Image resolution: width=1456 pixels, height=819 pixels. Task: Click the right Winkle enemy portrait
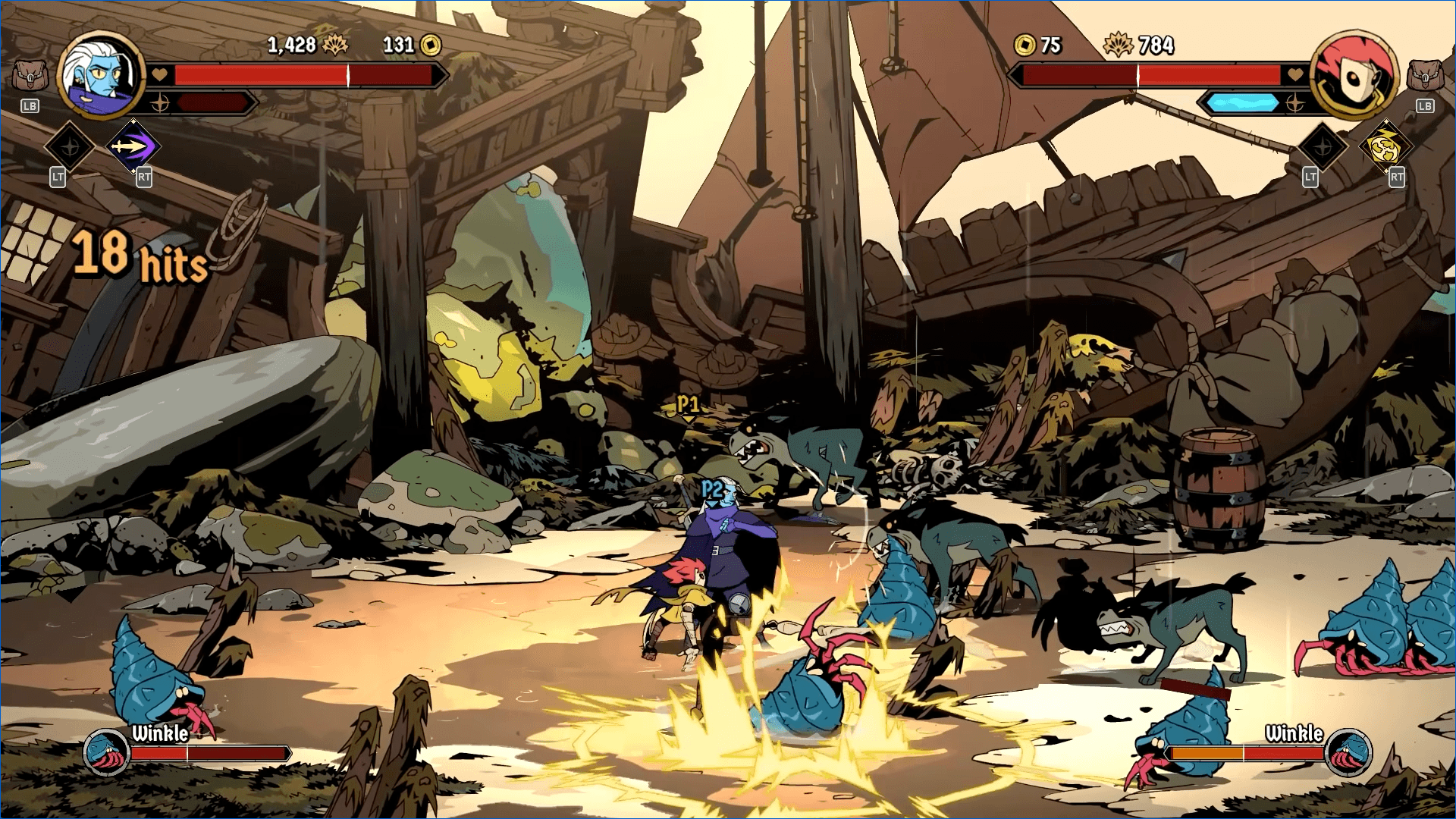1348,752
